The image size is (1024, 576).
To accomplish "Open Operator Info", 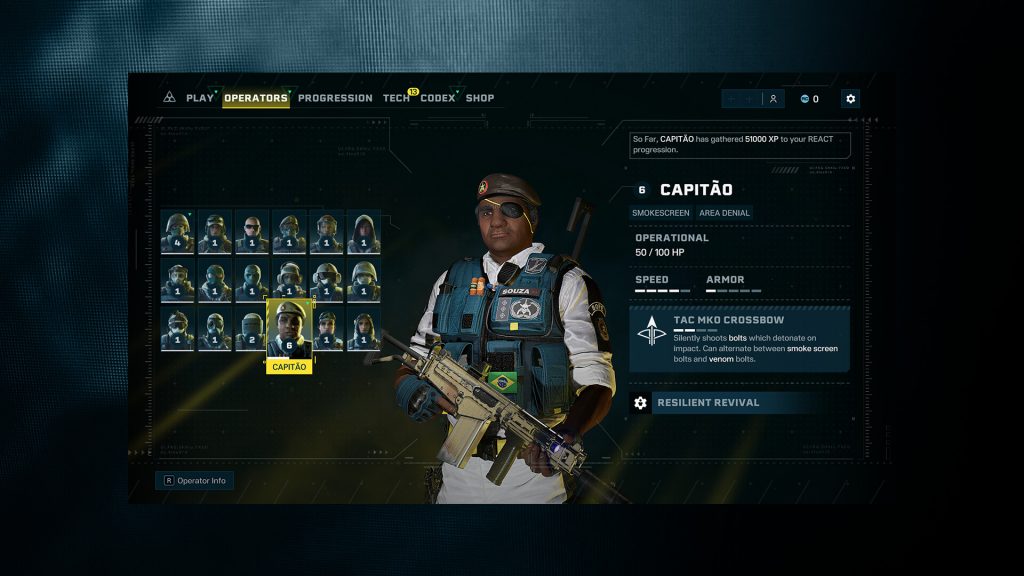I will click(195, 481).
